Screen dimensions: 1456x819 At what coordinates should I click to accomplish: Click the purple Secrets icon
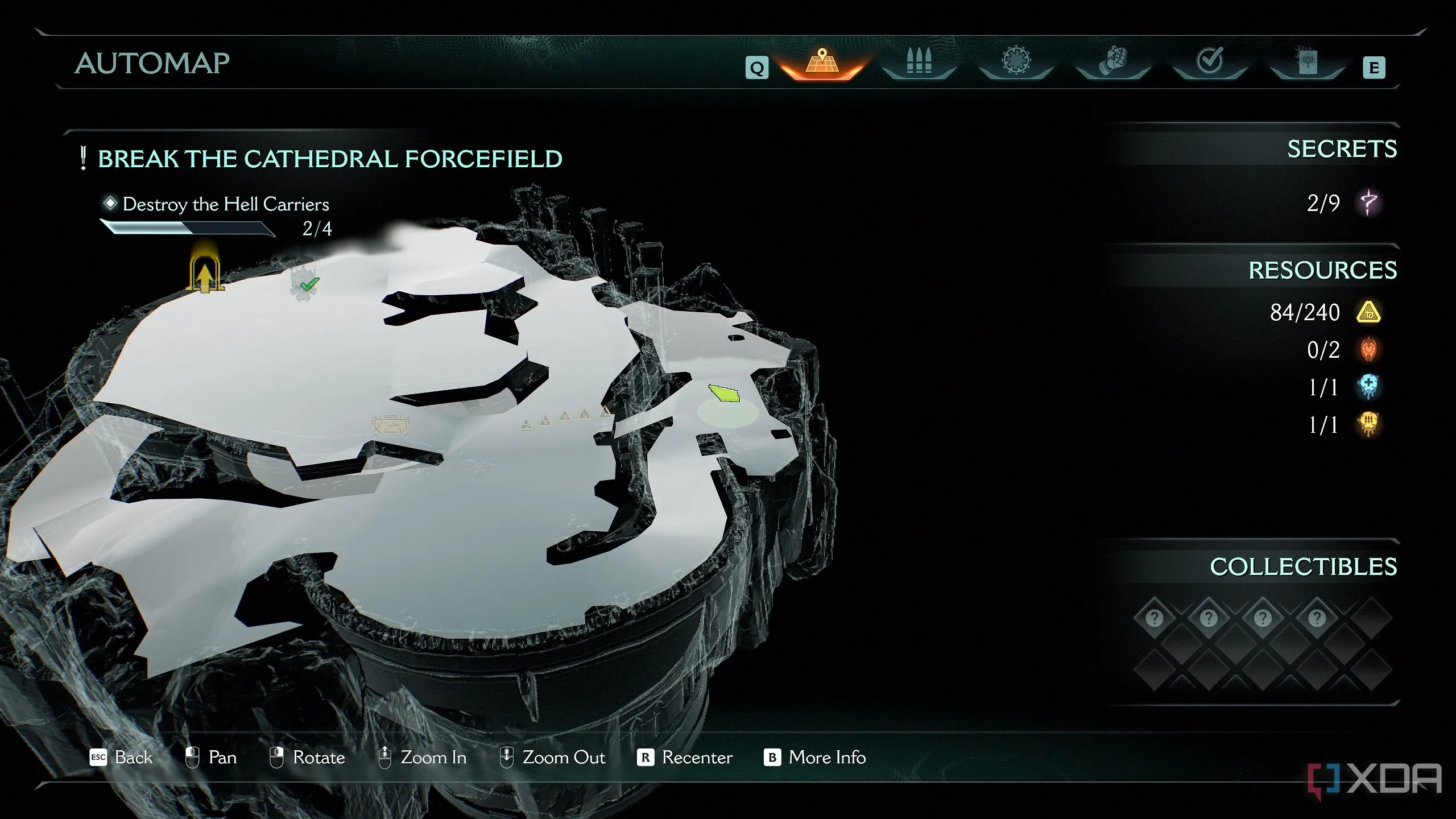tap(1368, 202)
